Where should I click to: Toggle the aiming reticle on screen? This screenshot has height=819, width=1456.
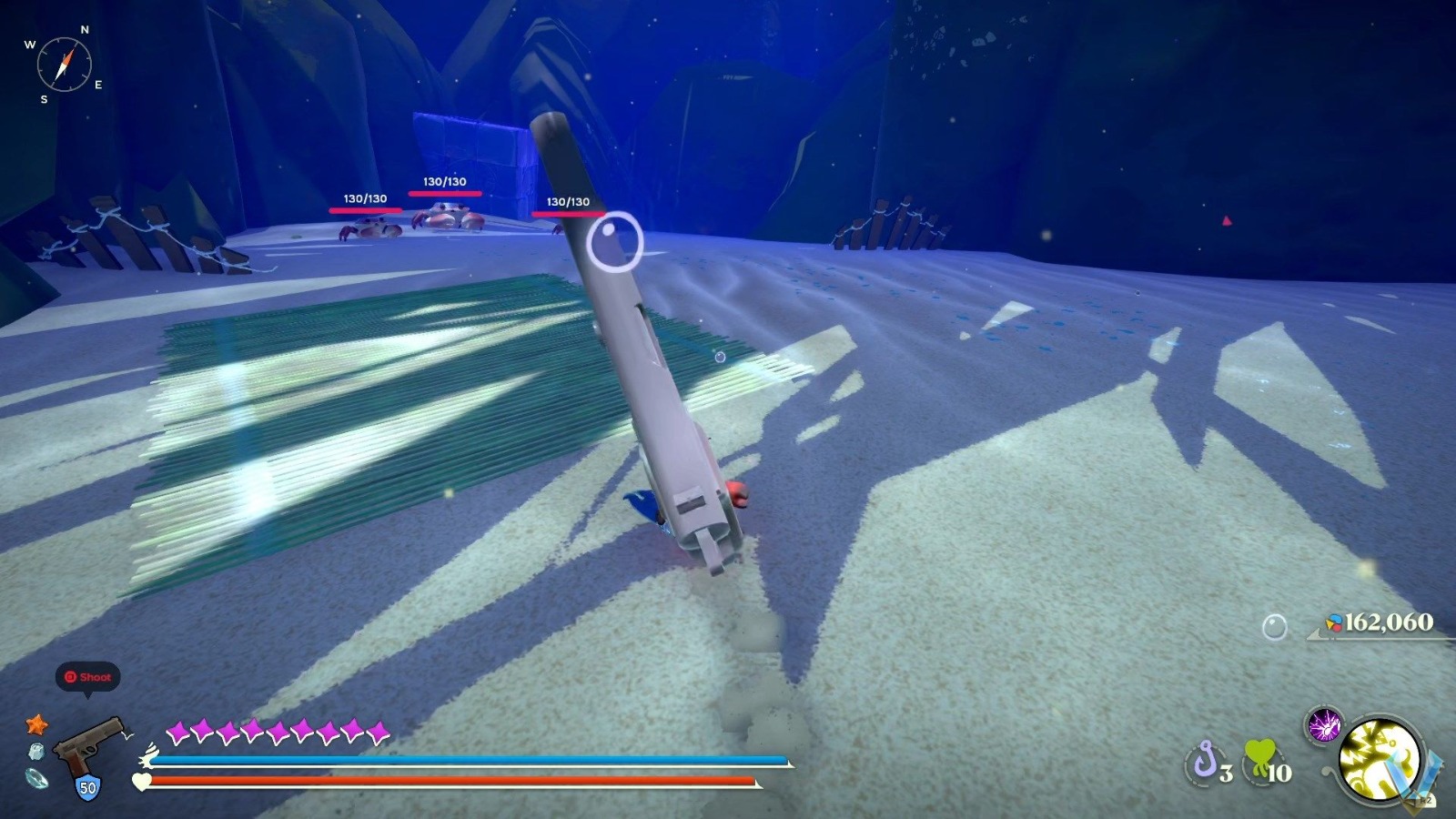coord(617,242)
